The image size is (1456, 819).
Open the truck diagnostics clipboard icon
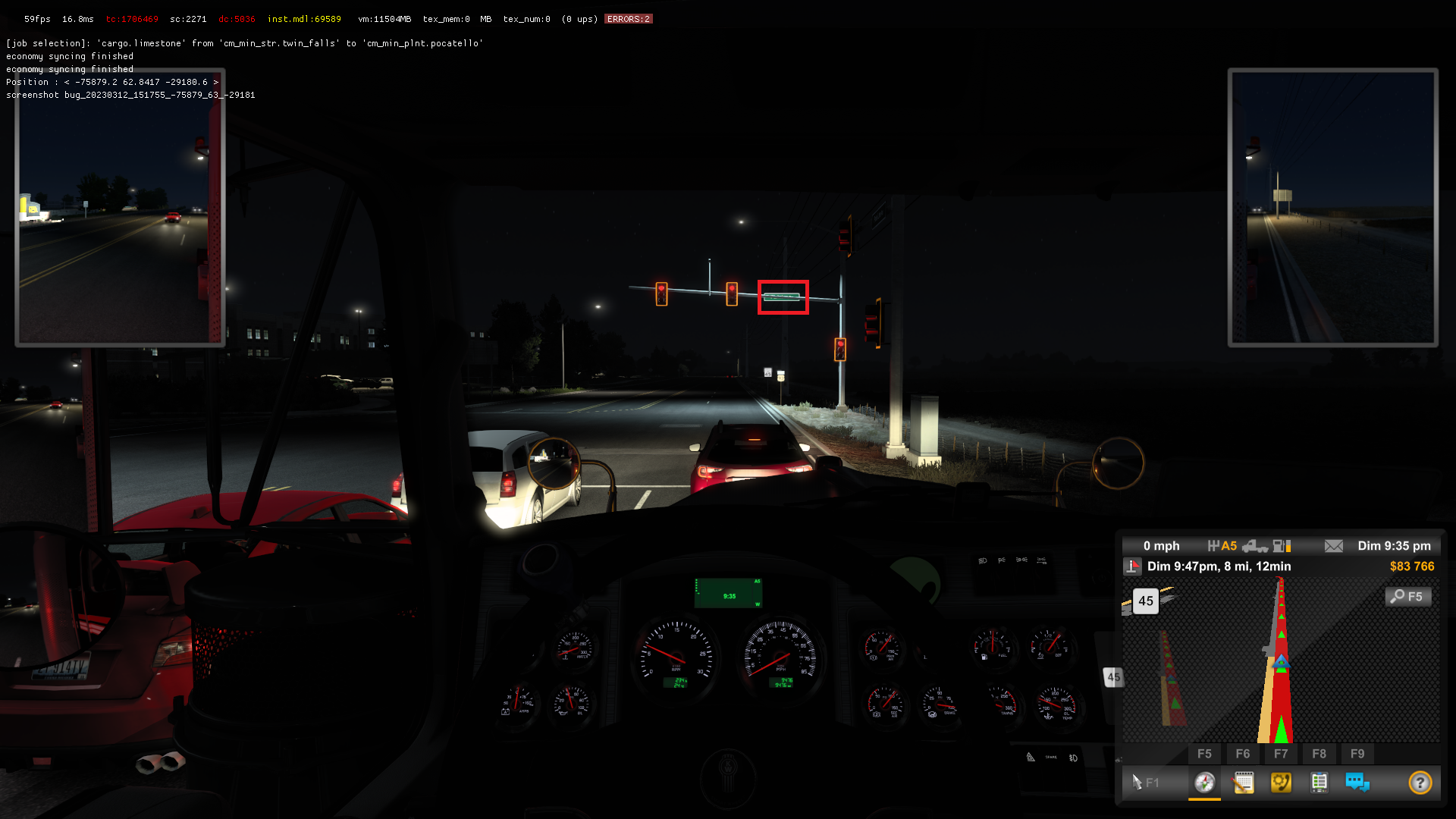coord(1319,782)
